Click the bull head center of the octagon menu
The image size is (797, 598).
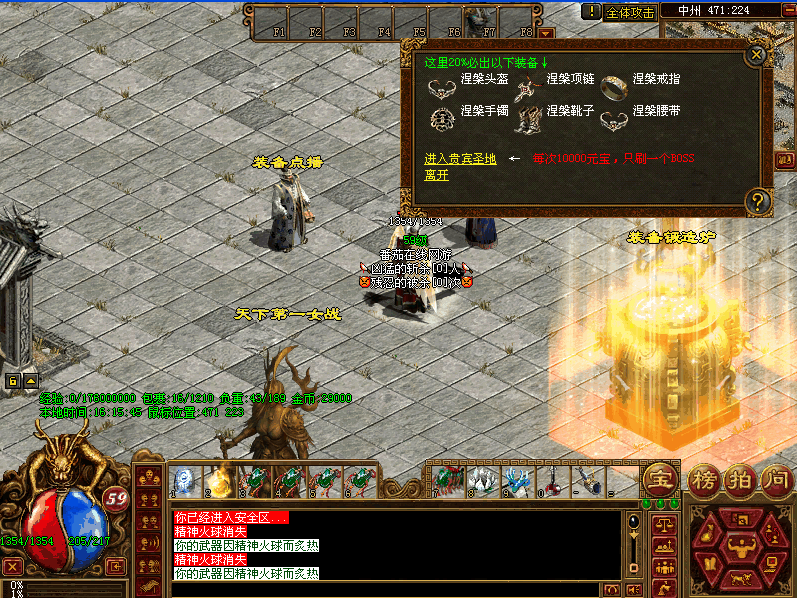pos(741,544)
